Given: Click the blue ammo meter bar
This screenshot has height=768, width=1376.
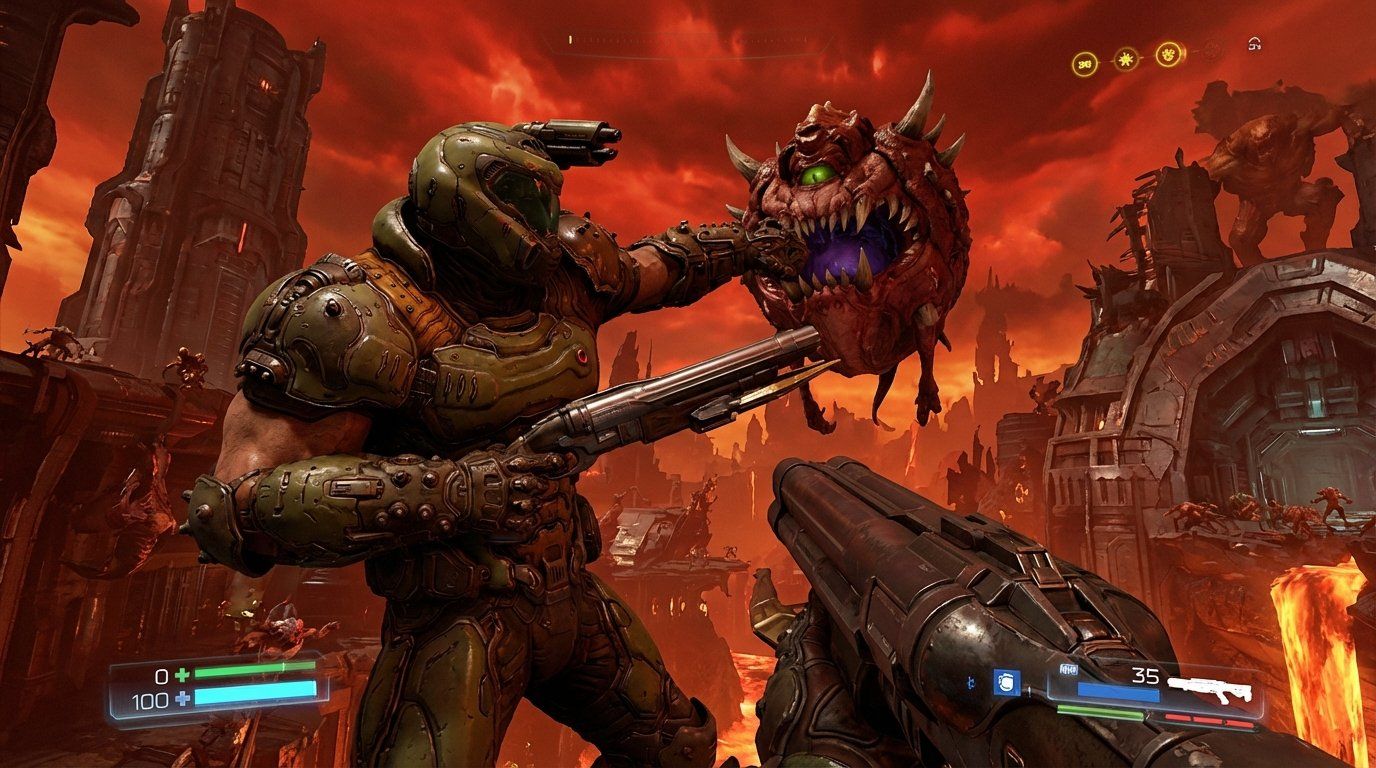Looking at the screenshot, I should click(1117, 692).
